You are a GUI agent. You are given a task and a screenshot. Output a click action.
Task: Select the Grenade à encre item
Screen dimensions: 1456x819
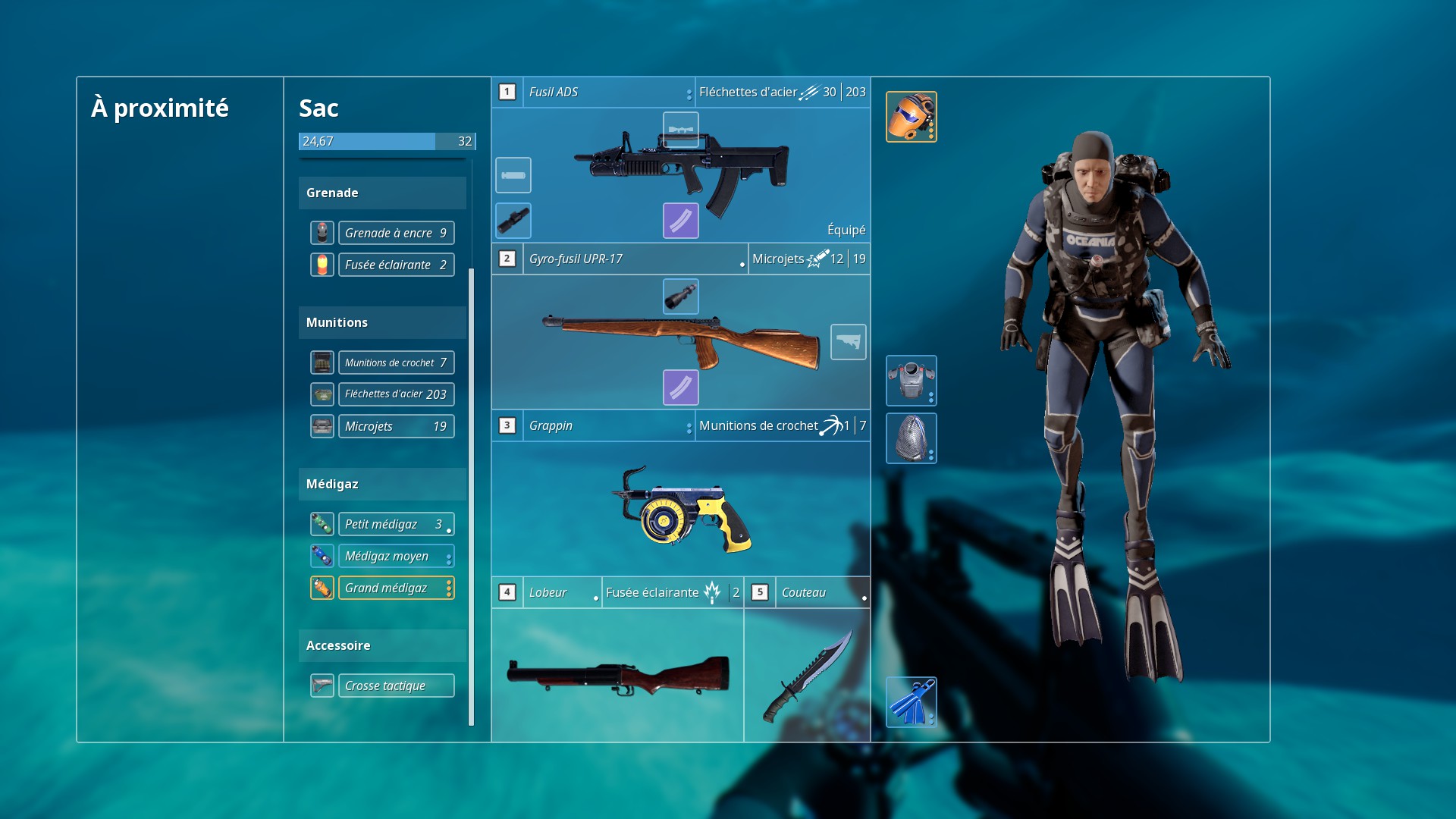click(395, 233)
